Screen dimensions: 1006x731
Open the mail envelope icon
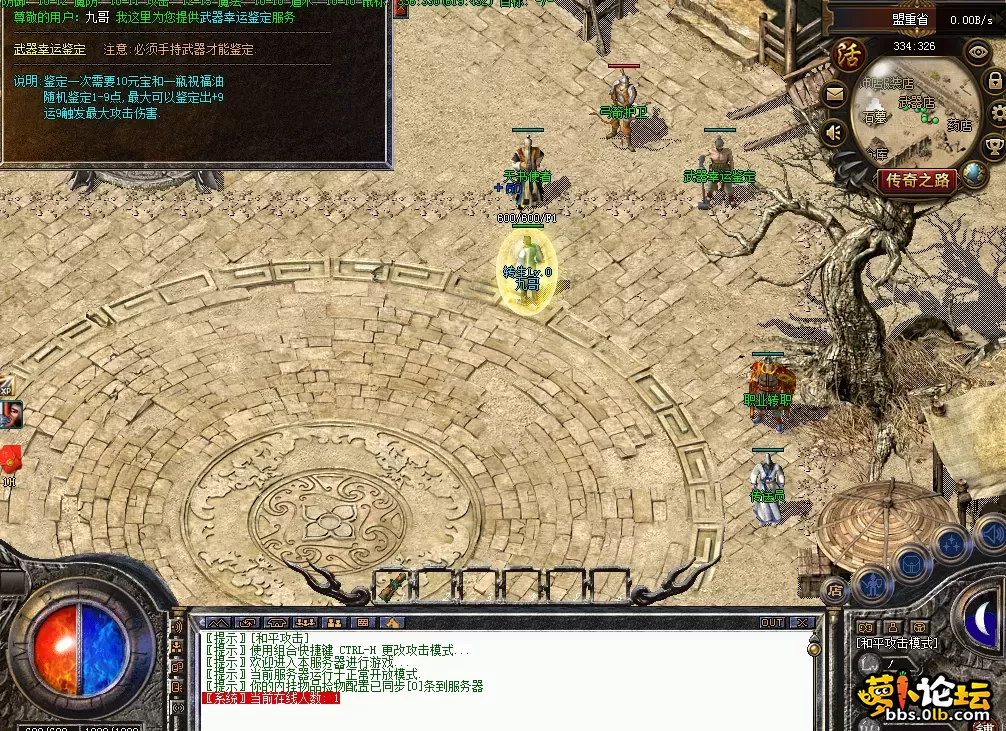[834, 95]
